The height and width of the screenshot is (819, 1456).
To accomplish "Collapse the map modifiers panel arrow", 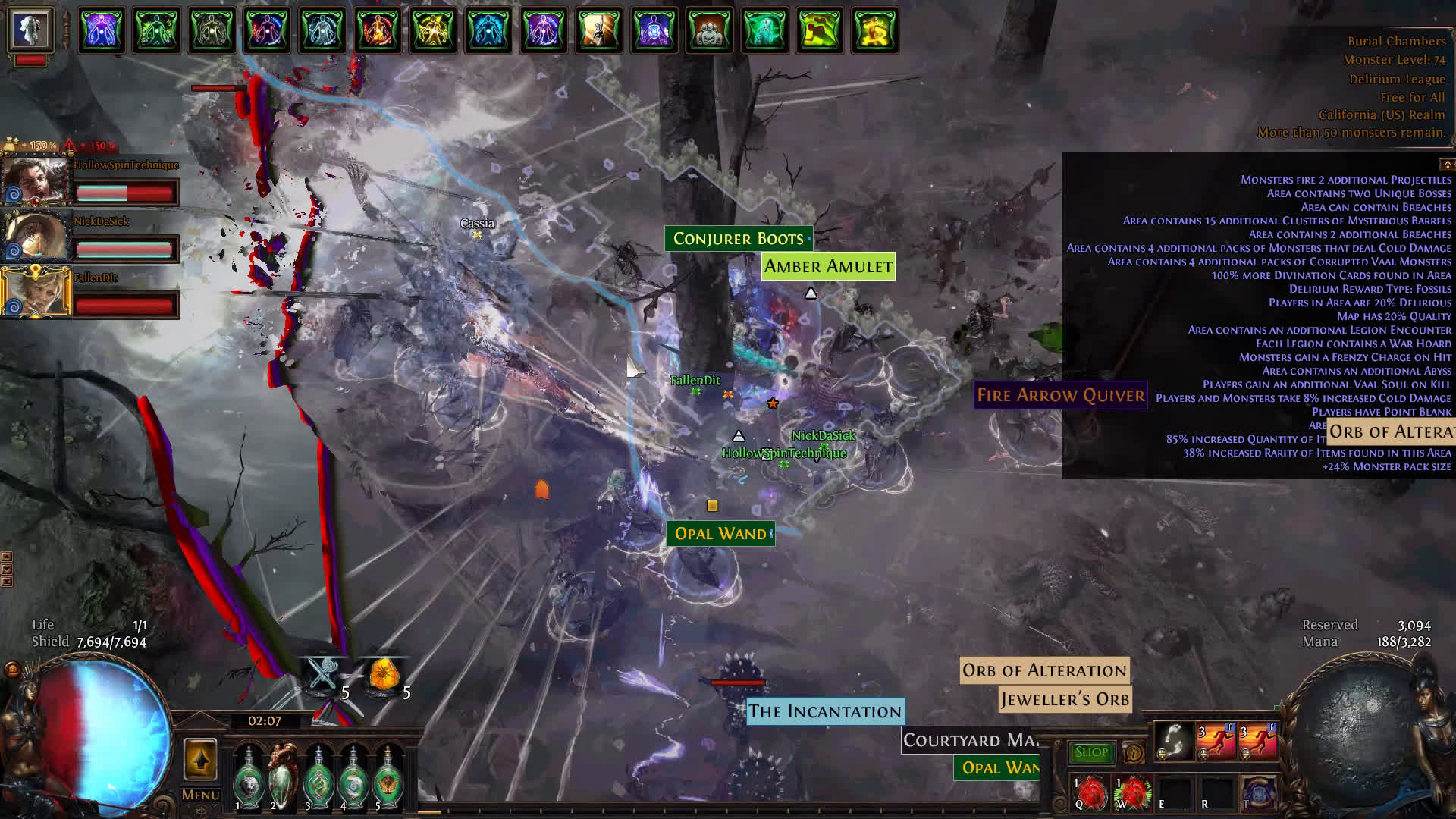I will [1446, 165].
